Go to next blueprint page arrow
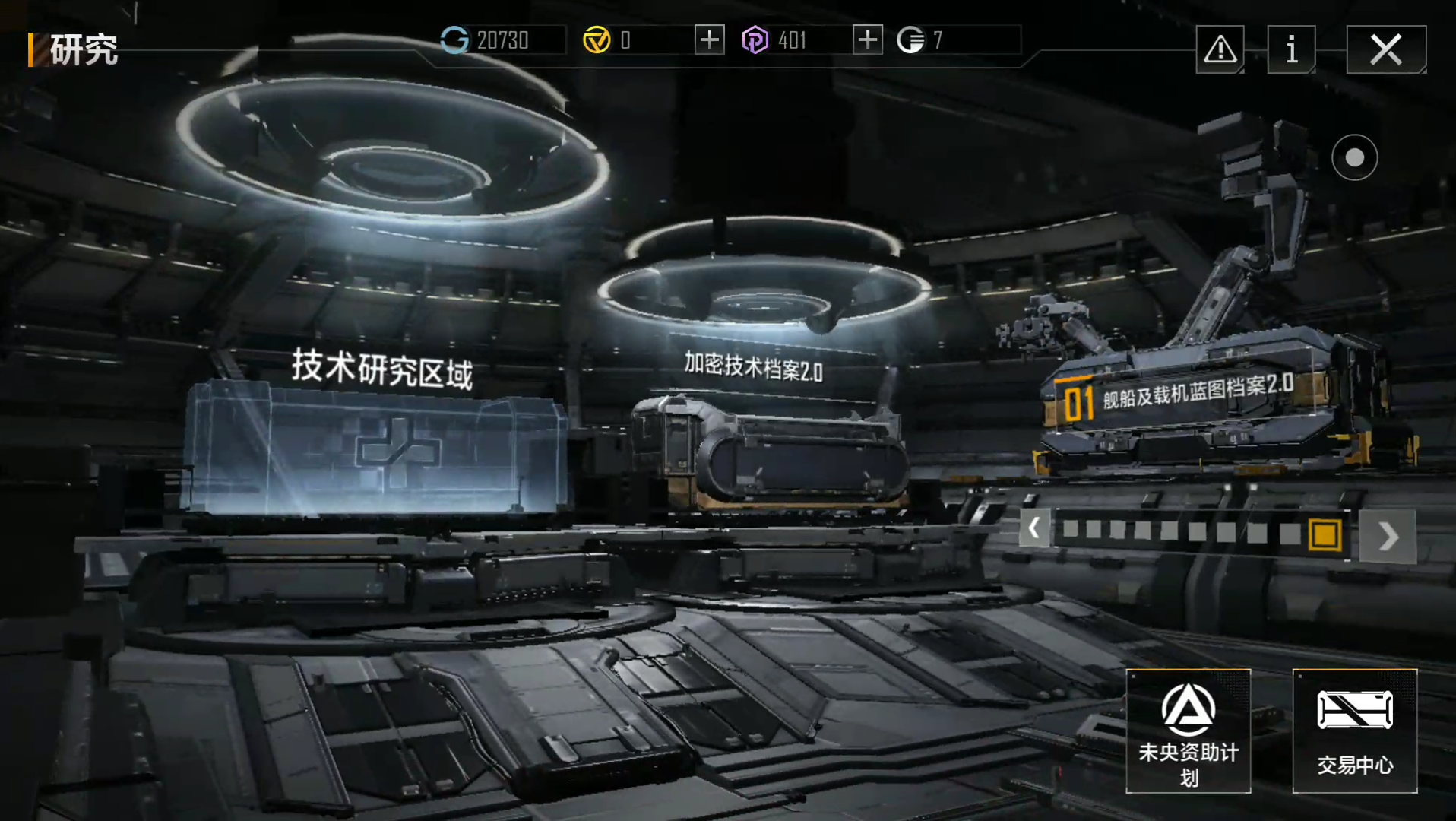The width and height of the screenshot is (1456, 821). [x=1388, y=536]
